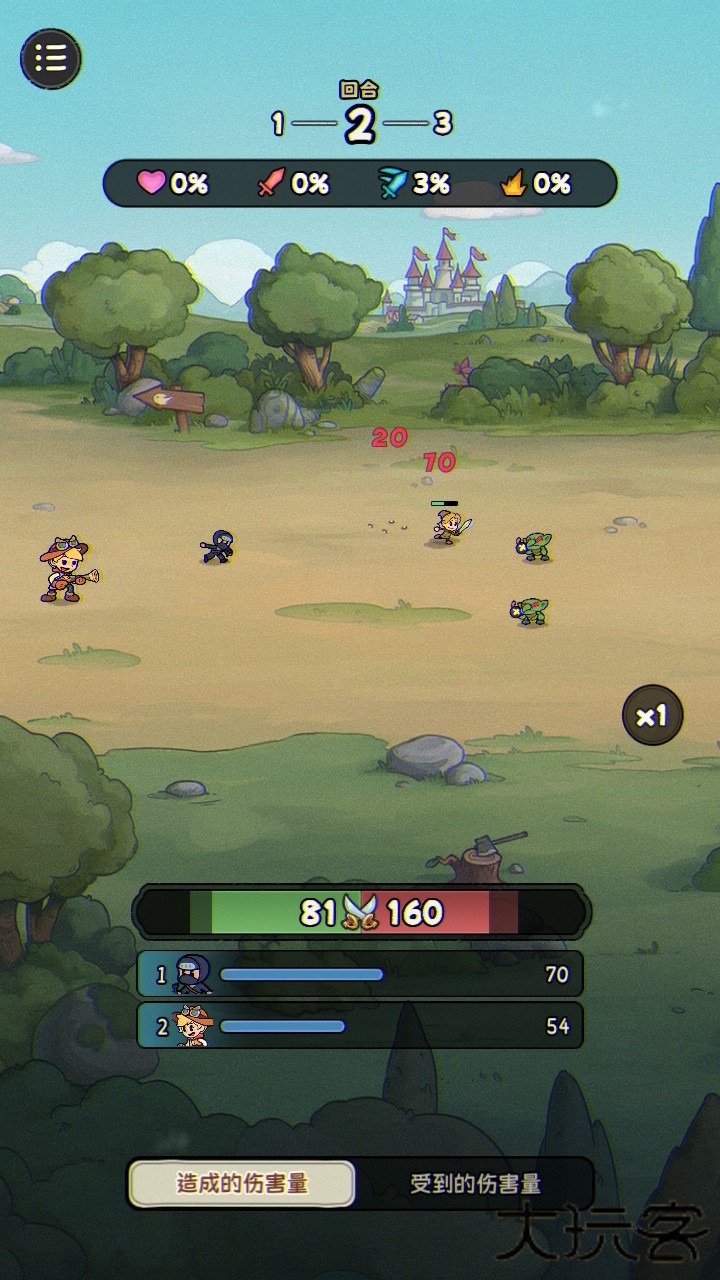The width and height of the screenshot is (720, 1280).
Task: Select the ninja hero damage row
Action: 360,974
